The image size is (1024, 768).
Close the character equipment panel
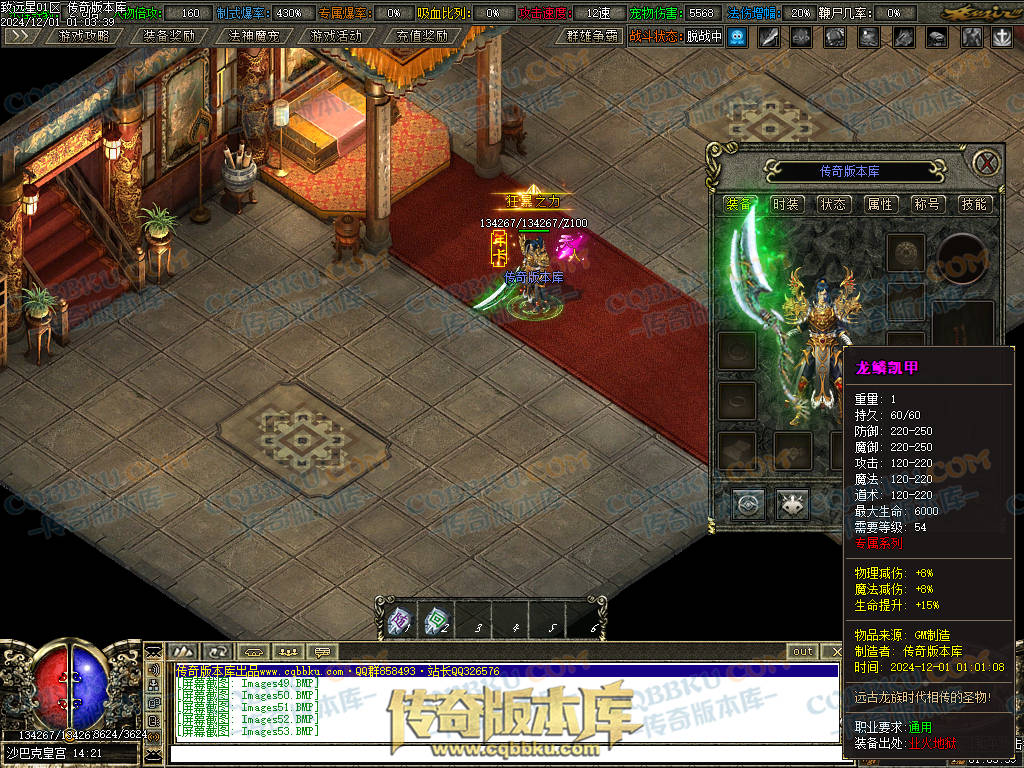(987, 163)
